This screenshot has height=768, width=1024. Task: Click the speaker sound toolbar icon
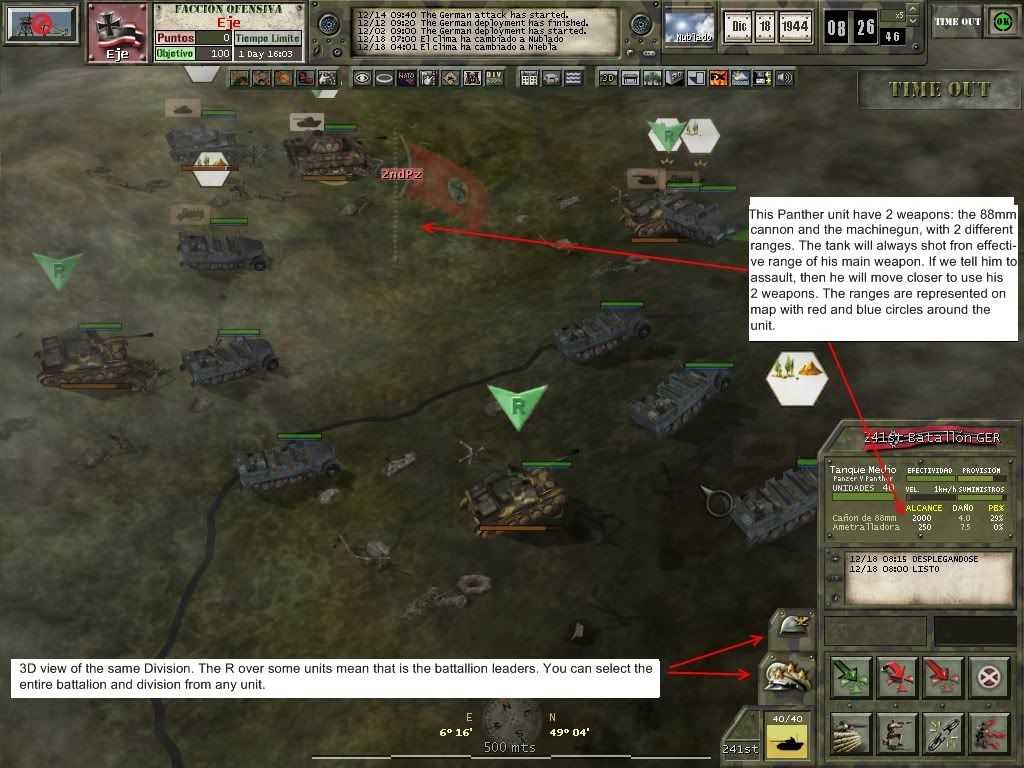(x=784, y=78)
